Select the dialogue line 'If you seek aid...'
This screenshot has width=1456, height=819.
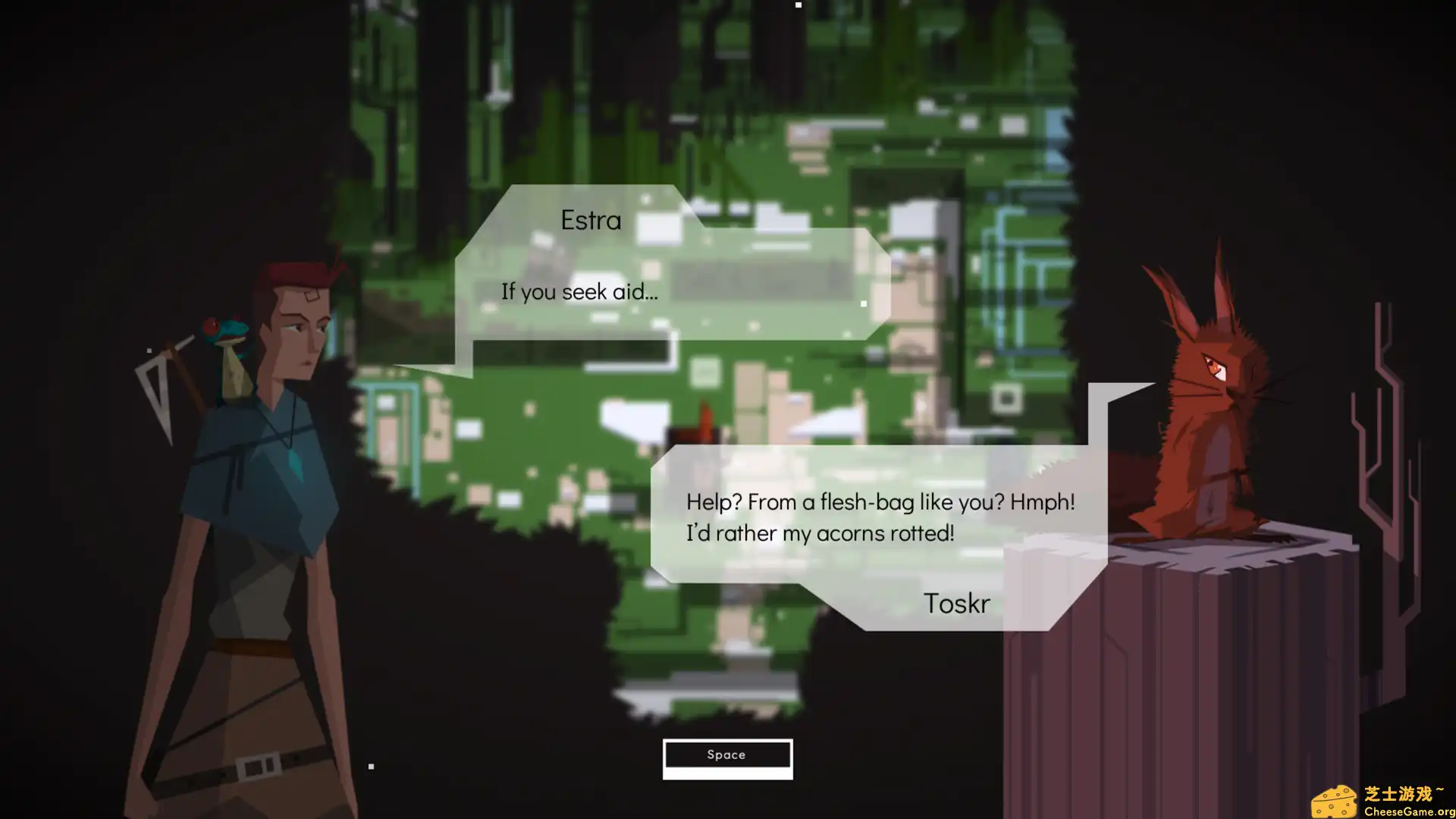579,291
